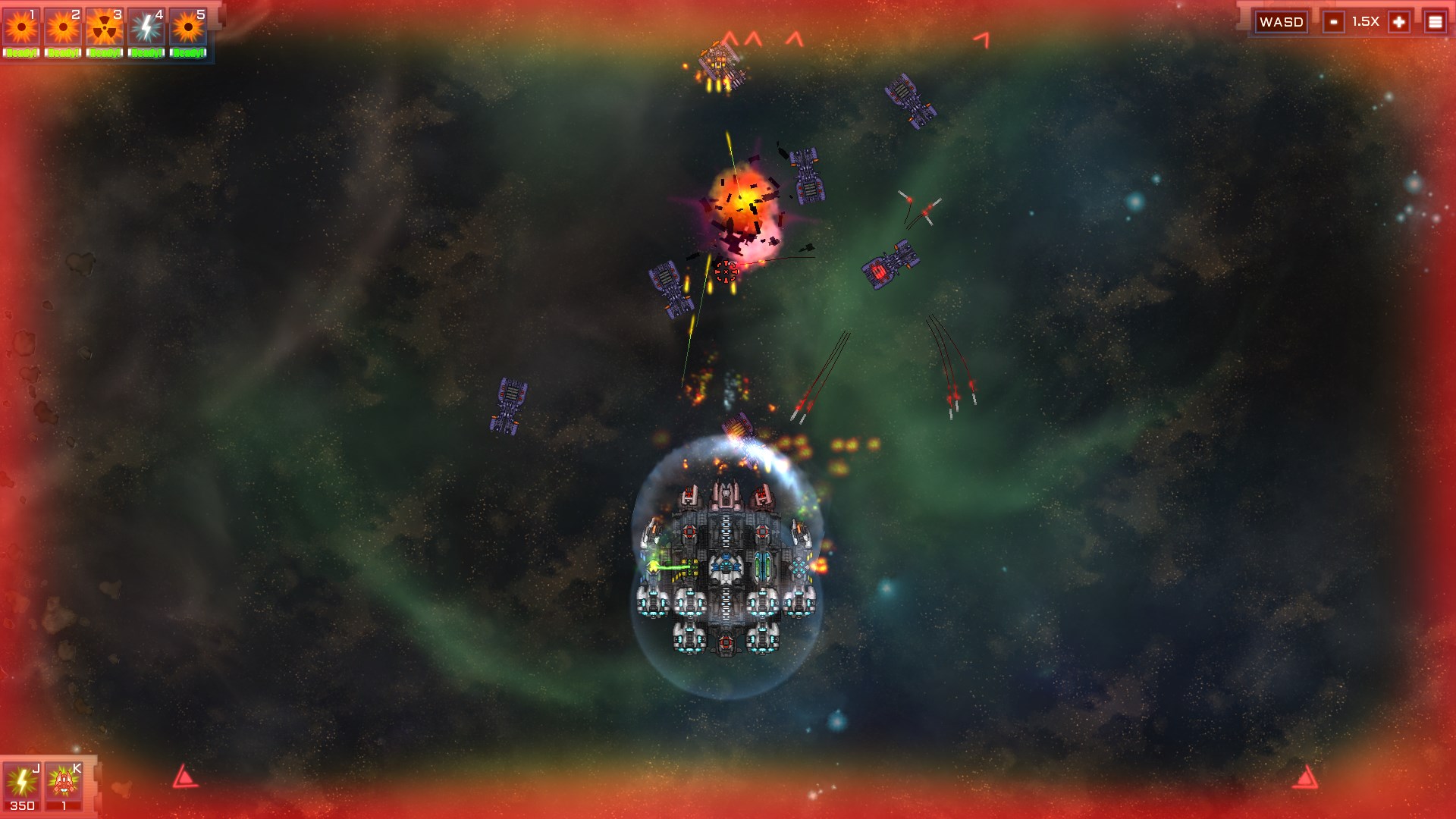Viewport: 1456px width, 819px height.
Task: Click the Ready! indicator under the lightning ability
Action: pyautogui.click(x=146, y=53)
